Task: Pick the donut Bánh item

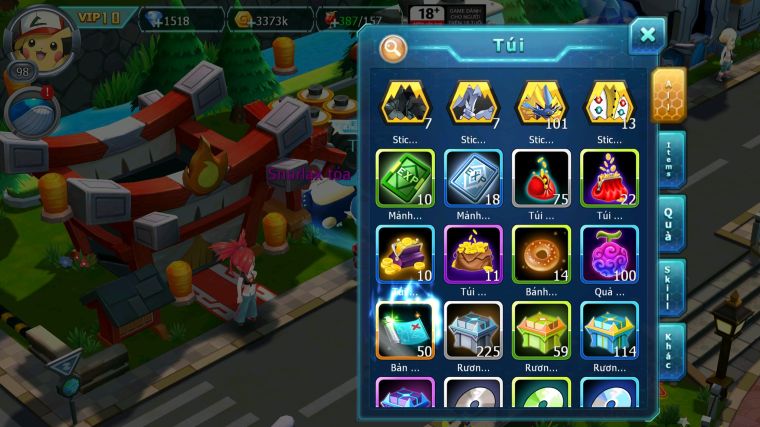Action: [x=540, y=254]
